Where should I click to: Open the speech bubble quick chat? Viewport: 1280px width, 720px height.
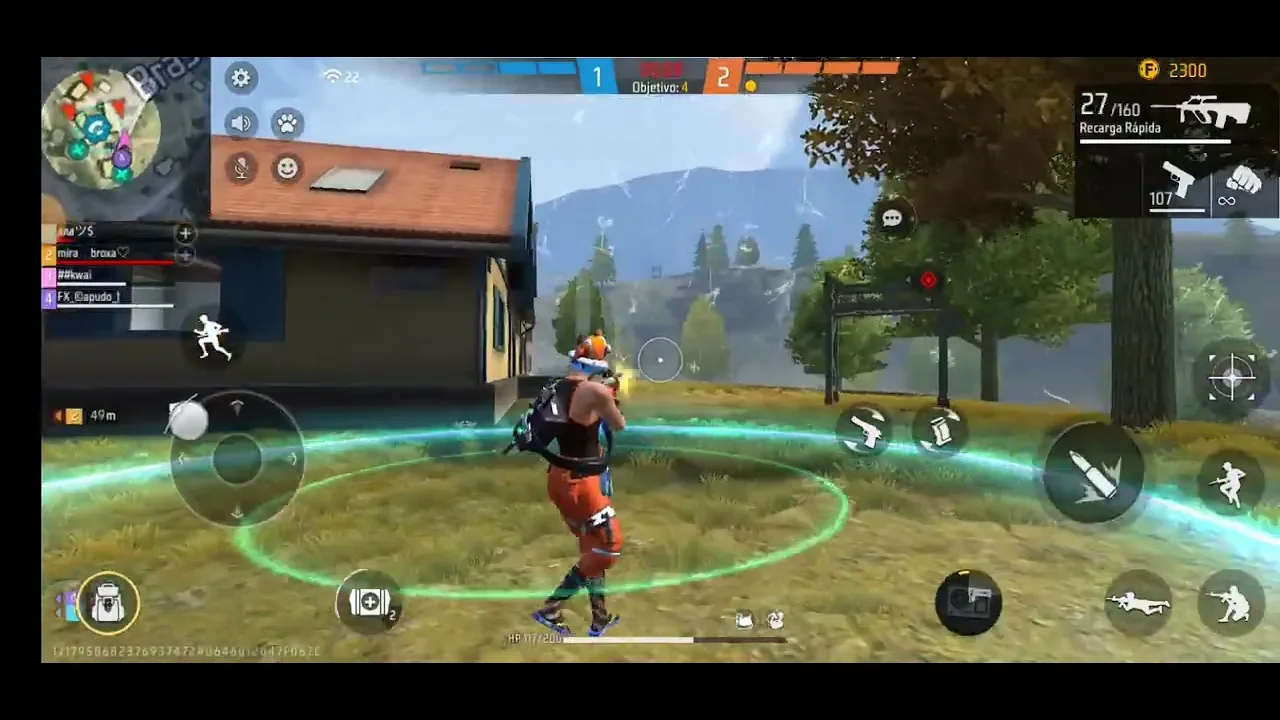tap(892, 218)
